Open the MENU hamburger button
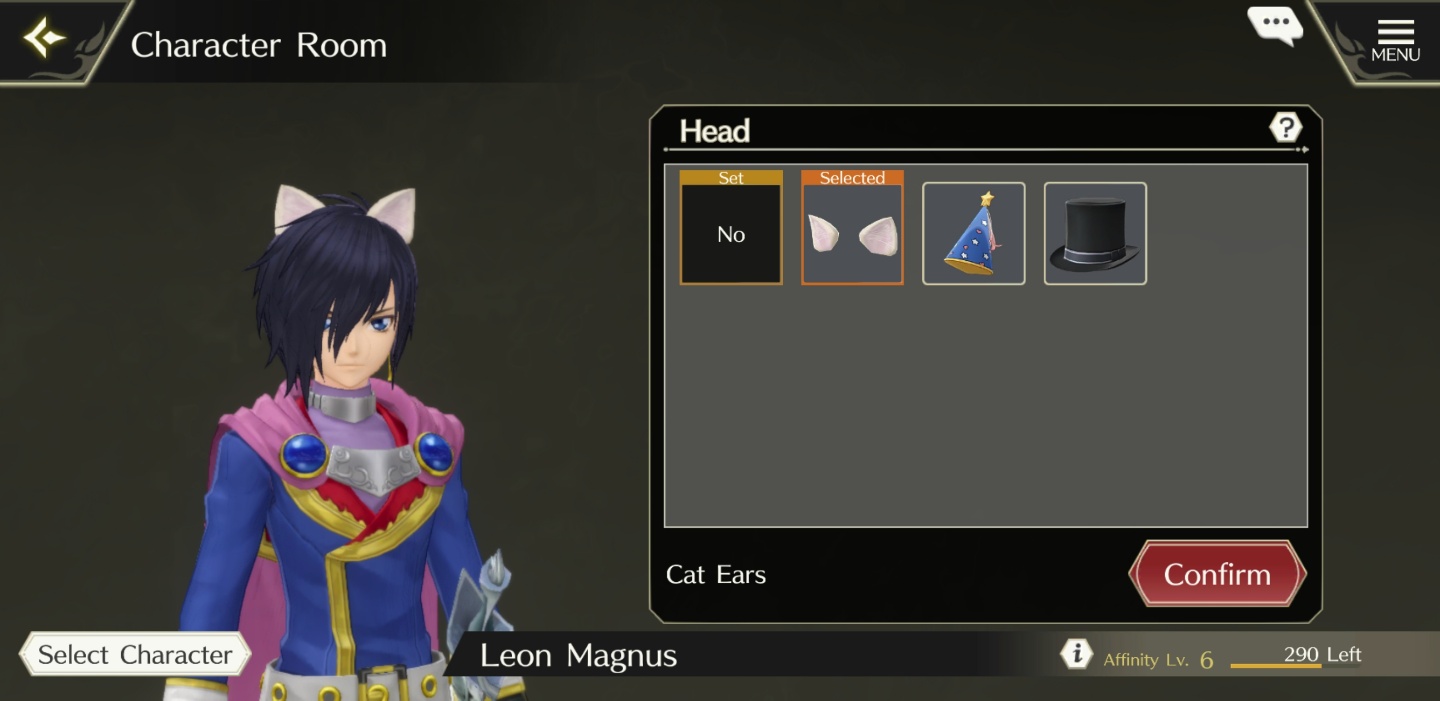1440x701 pixels. pyautogui.click(x=1395, y=40)
